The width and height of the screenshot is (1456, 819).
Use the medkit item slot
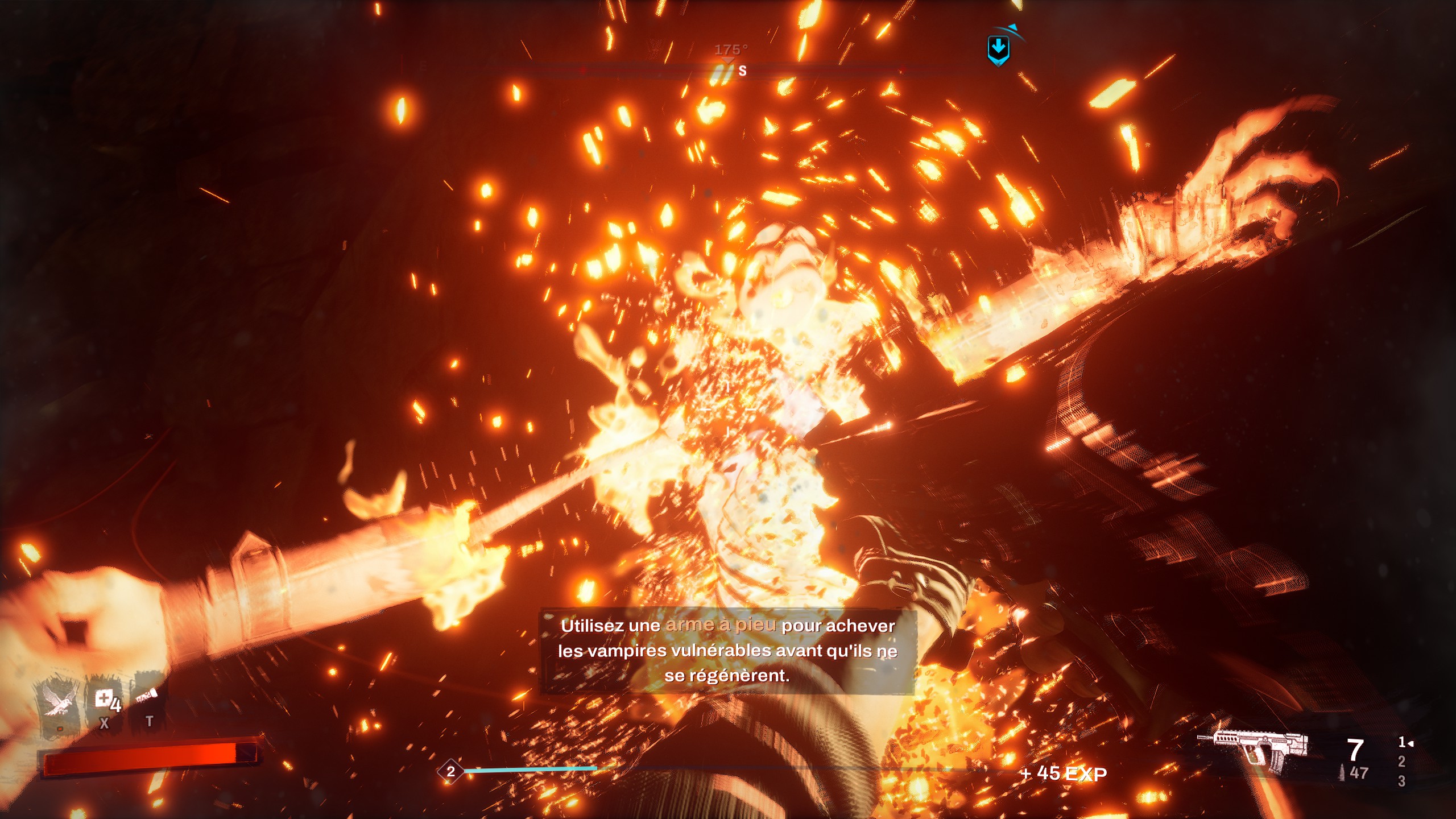click(105, 701)
